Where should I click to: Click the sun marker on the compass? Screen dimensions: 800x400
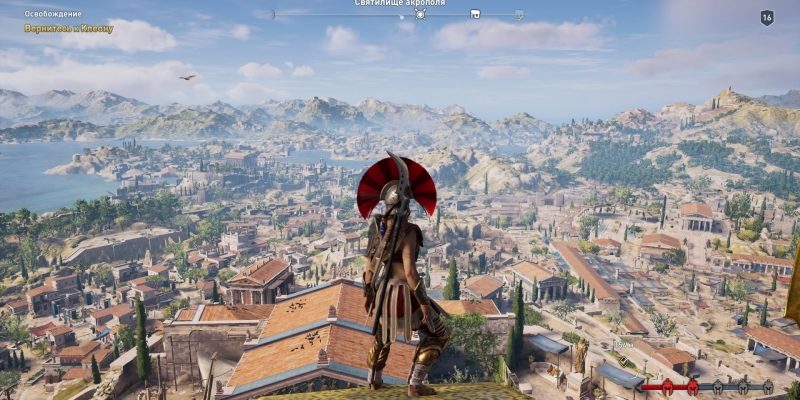(x=420, y=14)
